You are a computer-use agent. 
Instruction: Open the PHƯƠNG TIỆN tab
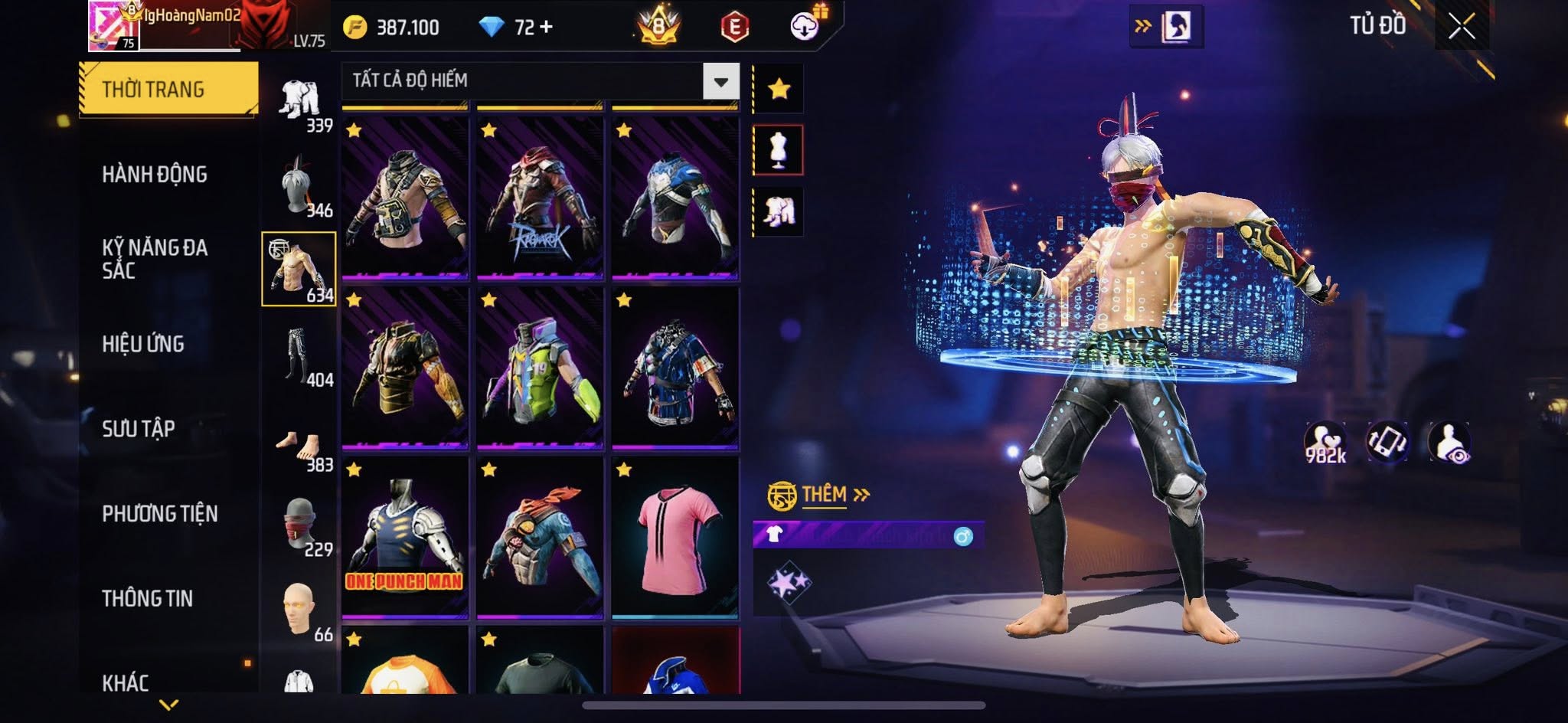[160, 514]
